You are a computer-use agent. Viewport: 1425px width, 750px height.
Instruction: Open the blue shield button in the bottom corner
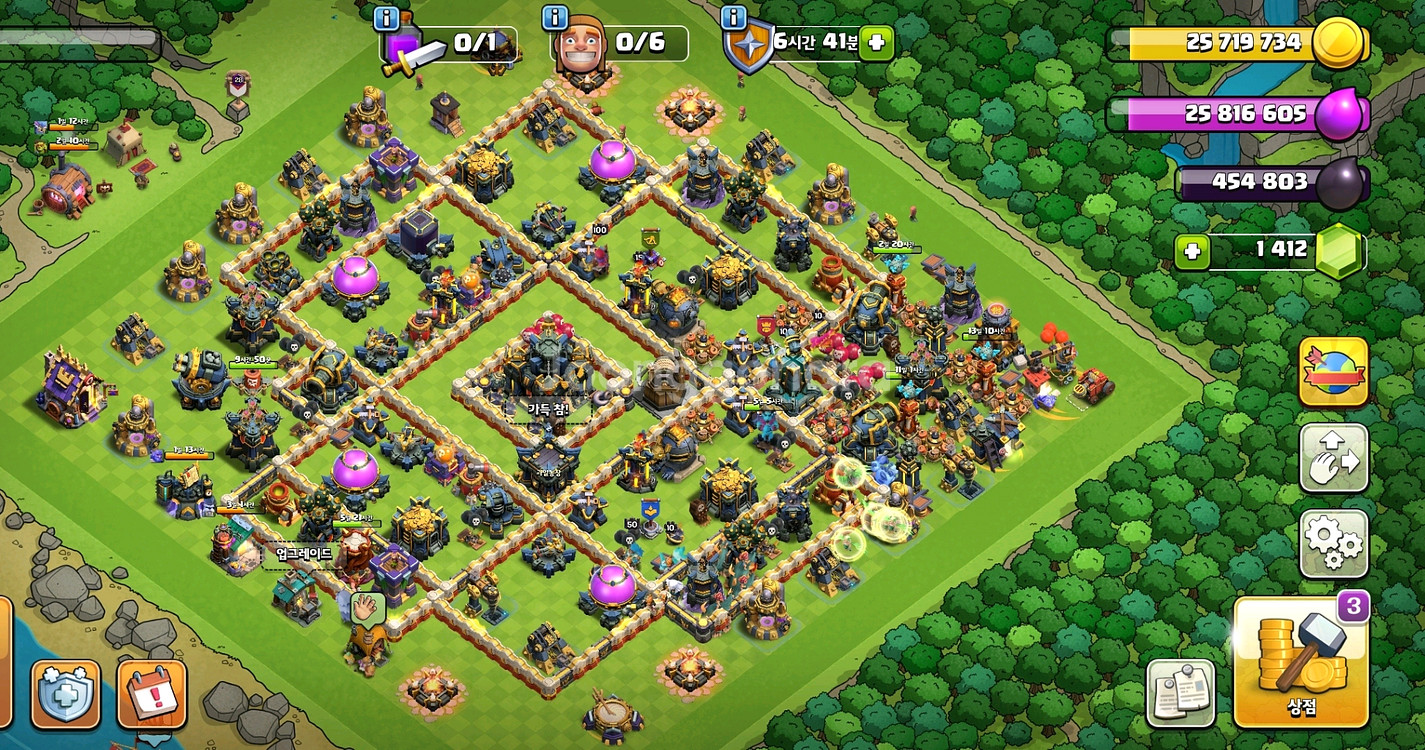(x=65, y=693)
